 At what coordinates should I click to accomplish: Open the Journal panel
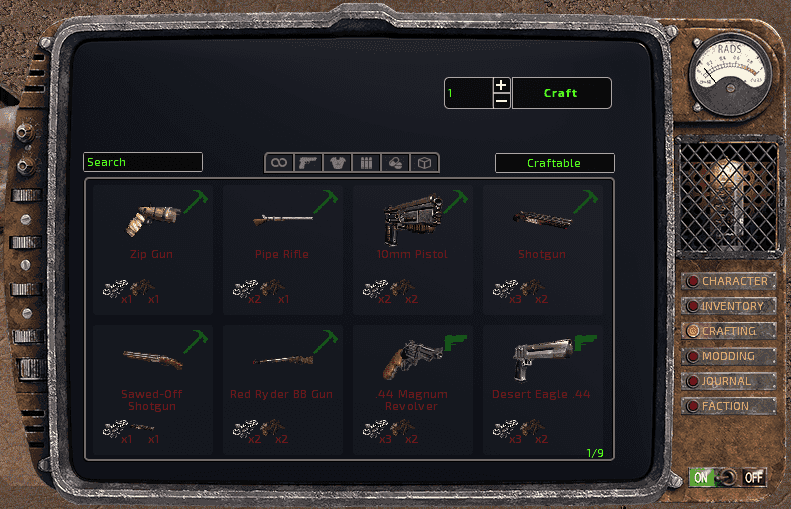point(731,381)
